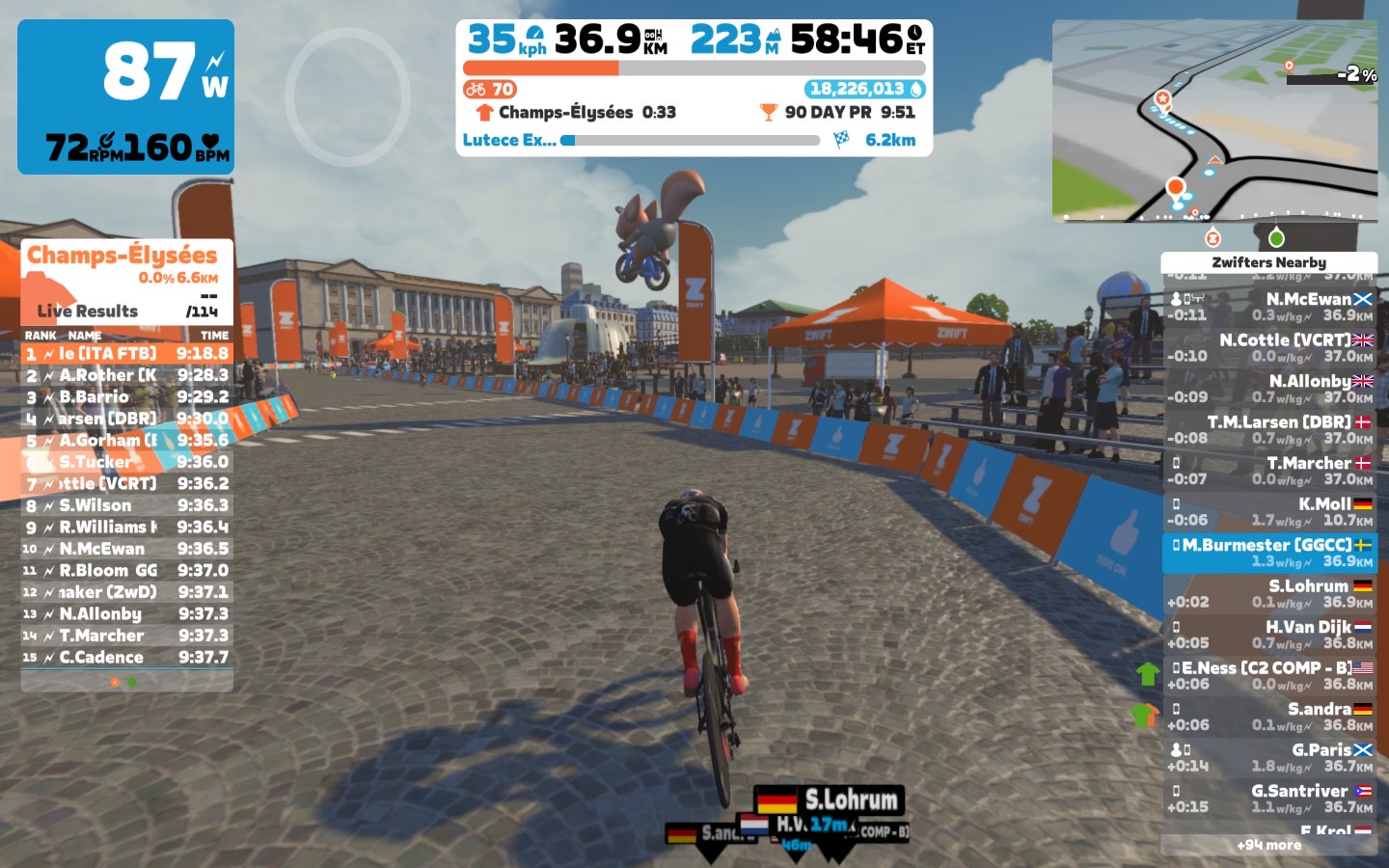
Task: Click the route minimap
Action: coord(1213,121)
